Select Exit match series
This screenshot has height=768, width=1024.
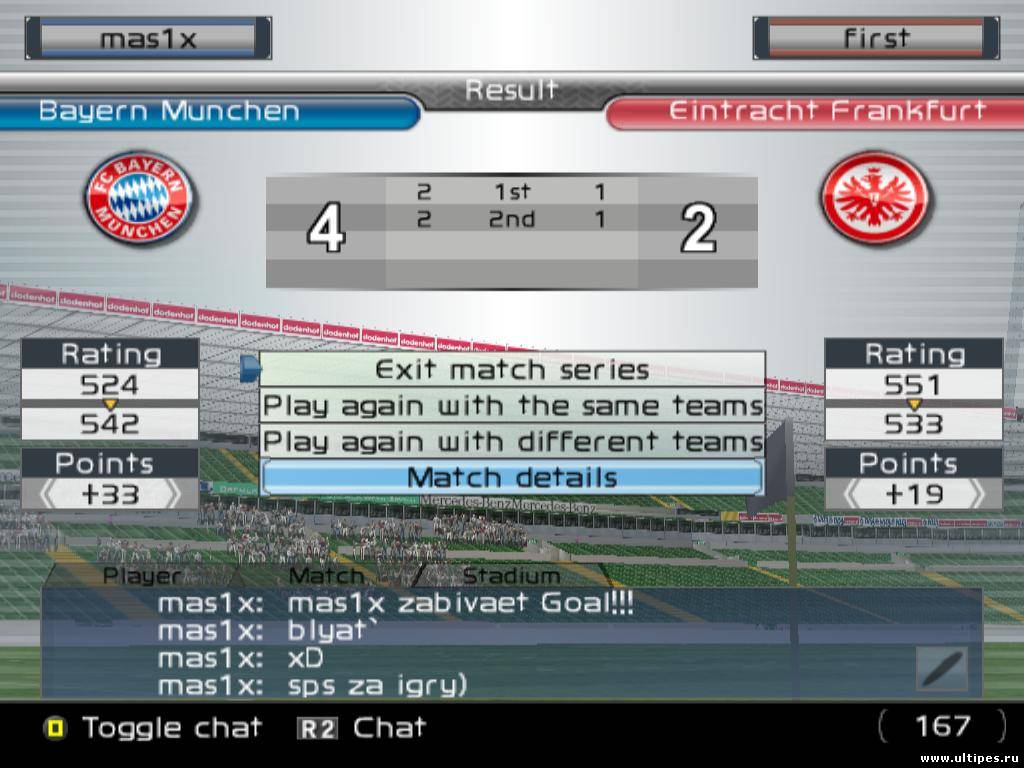512,370
